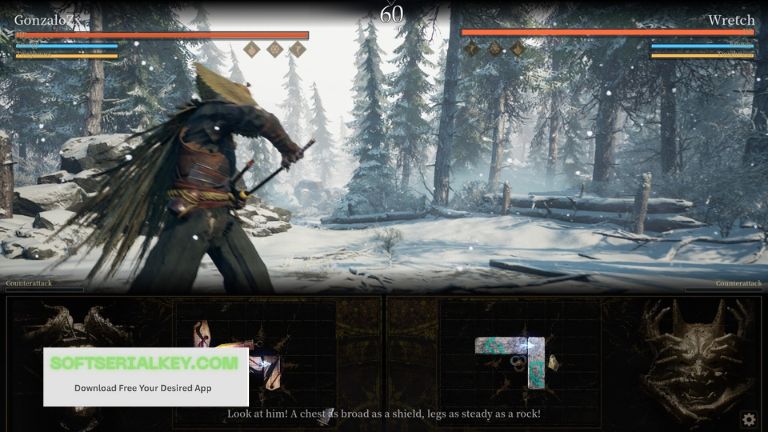
Task: Open settings via the gear icon
Action: pyautogui.click(x=748, y=420)
